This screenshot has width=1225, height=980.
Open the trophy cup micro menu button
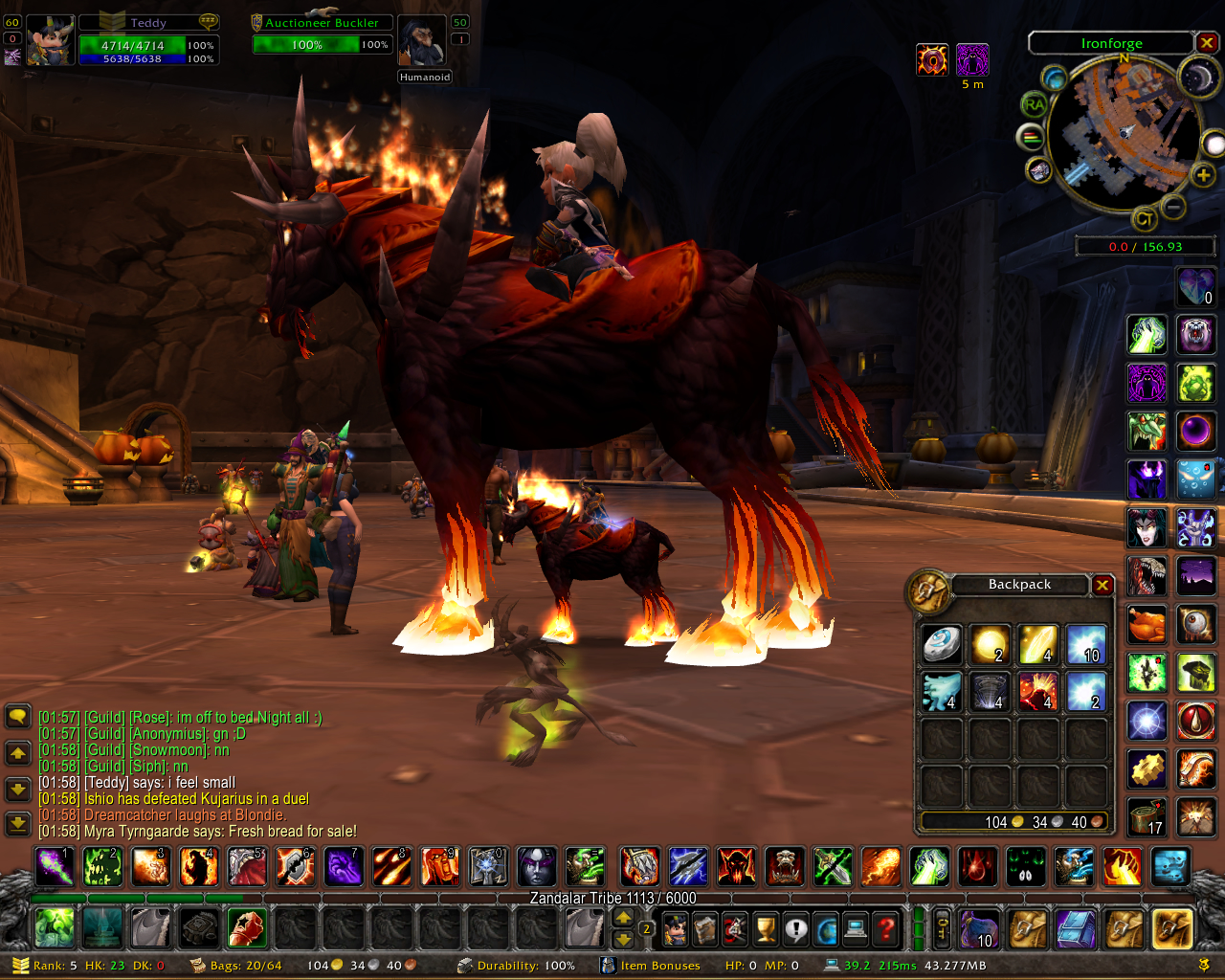coord(765,927)
